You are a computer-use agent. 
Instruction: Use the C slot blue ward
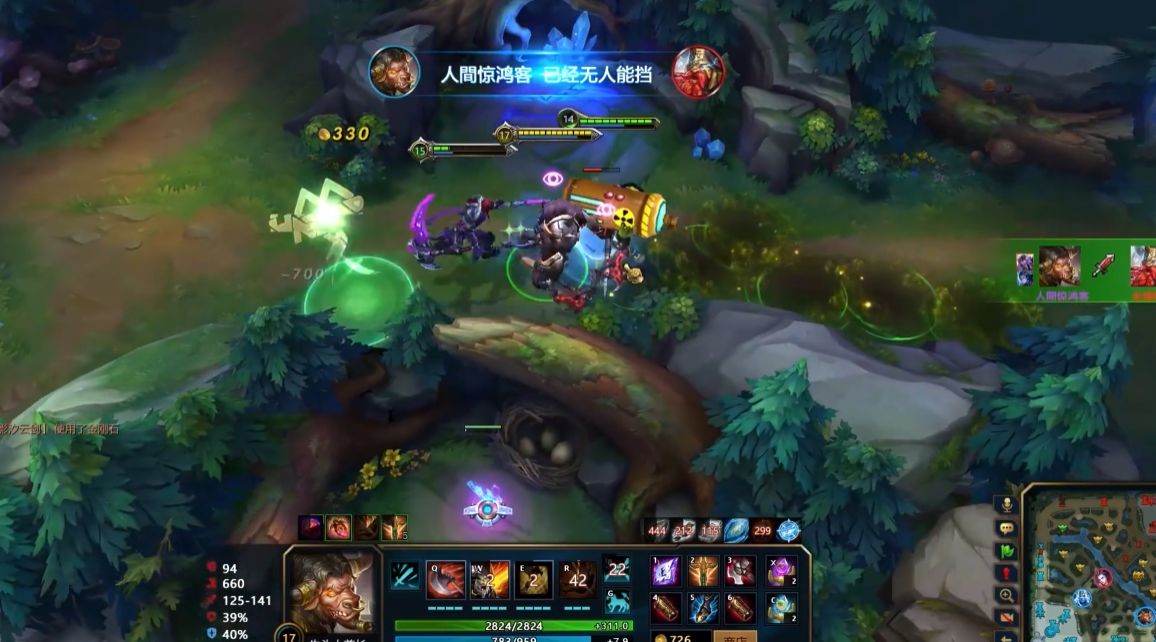pyautogui.click(x=781, y=607)
